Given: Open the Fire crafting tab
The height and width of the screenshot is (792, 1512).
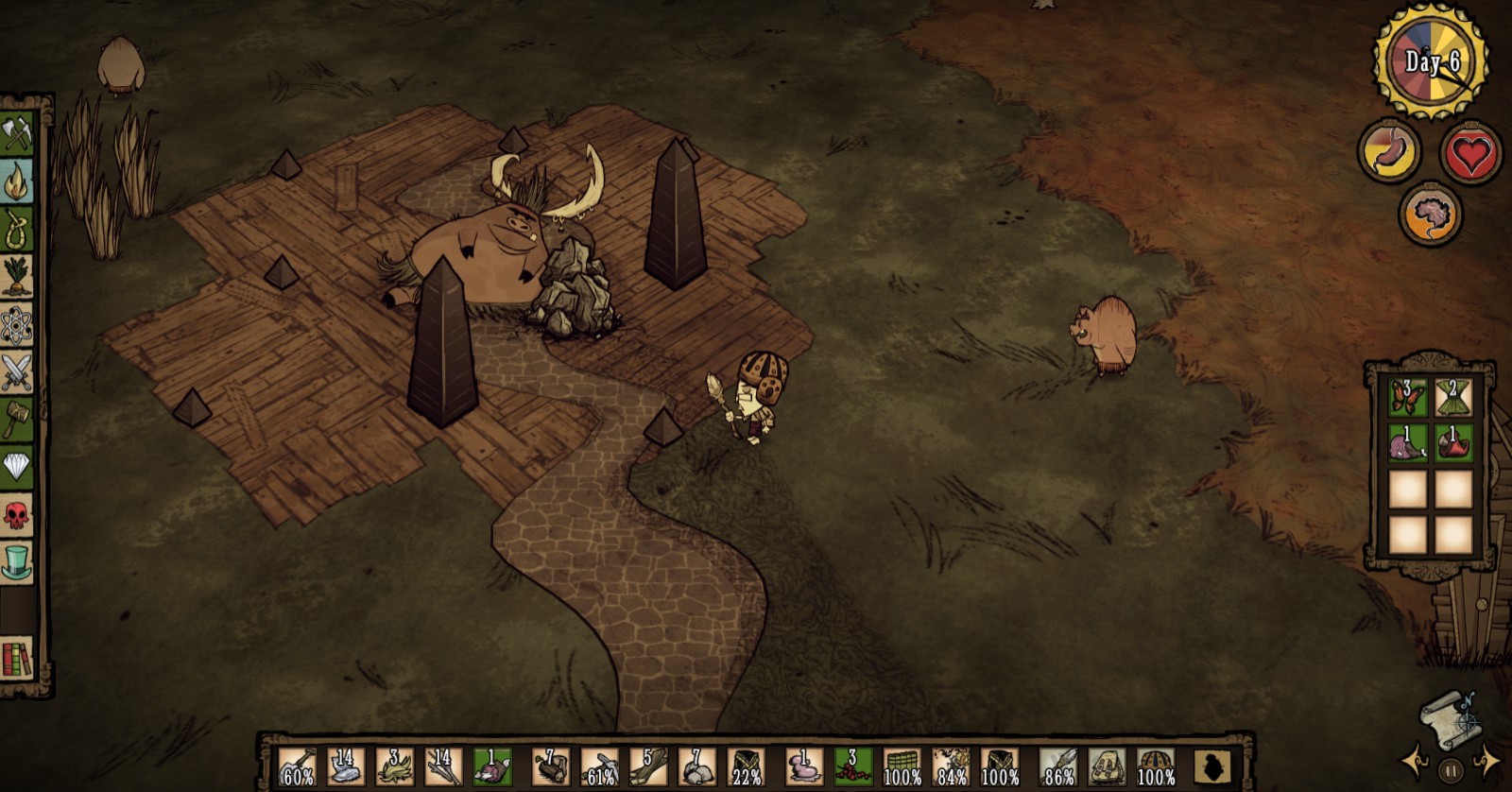Looking at the screenshot, I should coord(17,182).
